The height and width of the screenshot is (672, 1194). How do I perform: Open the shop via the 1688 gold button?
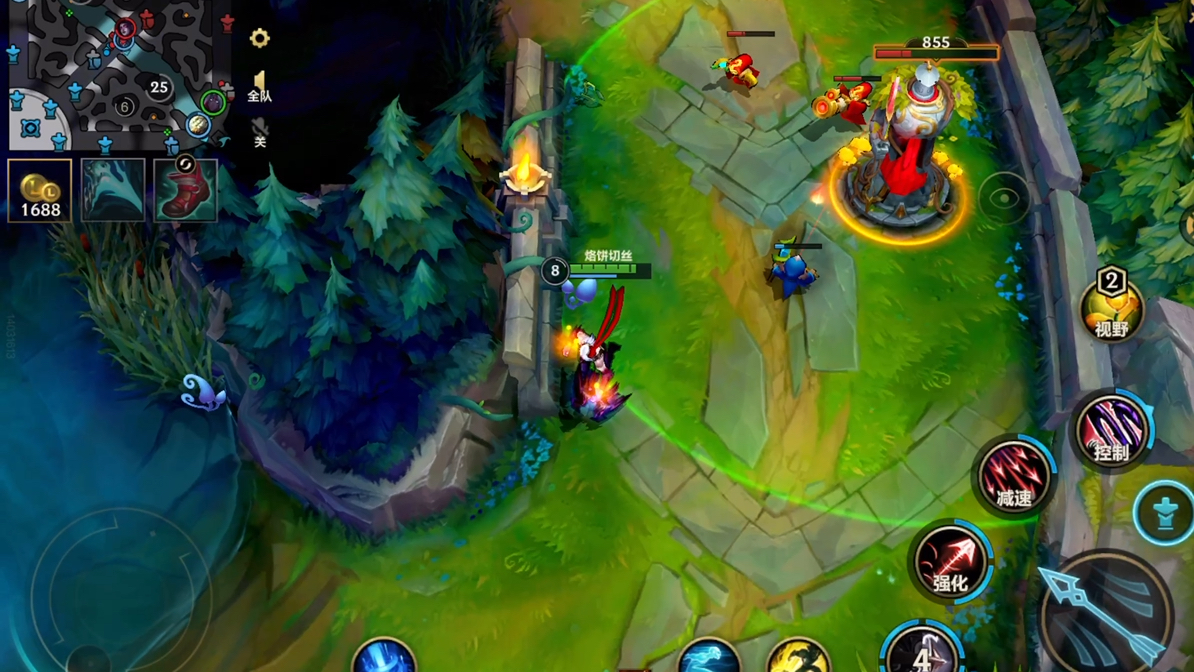pos(40,190)
